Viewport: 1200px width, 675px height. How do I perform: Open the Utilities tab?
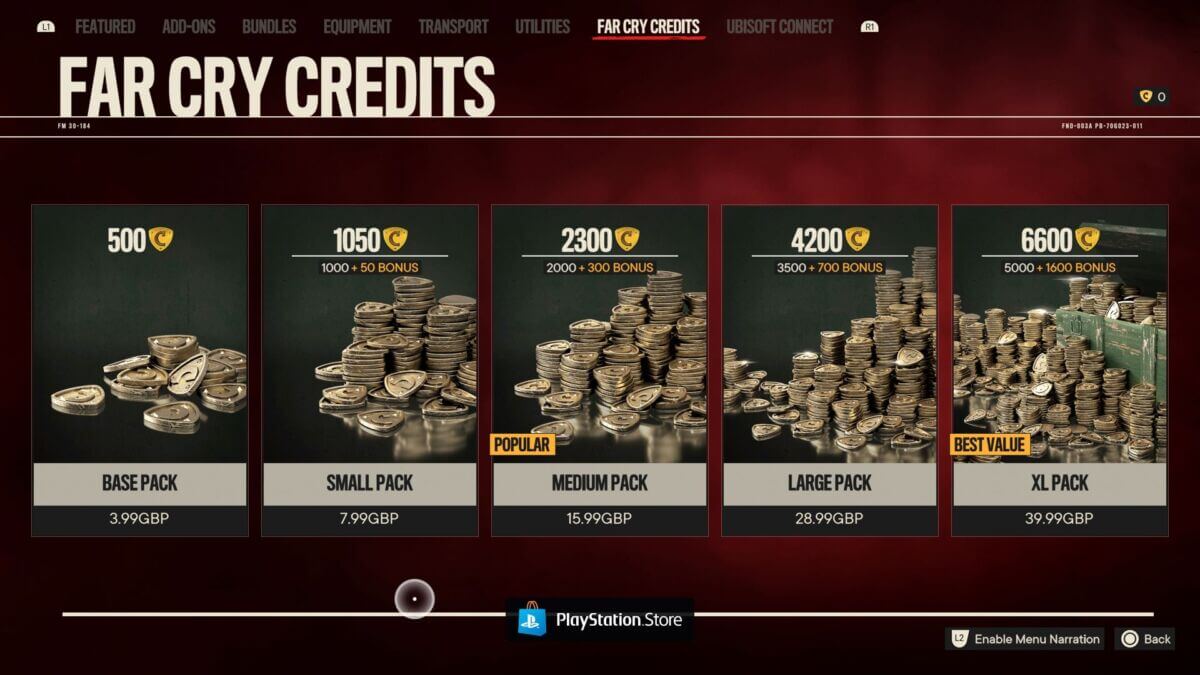(x=542, y=27)
